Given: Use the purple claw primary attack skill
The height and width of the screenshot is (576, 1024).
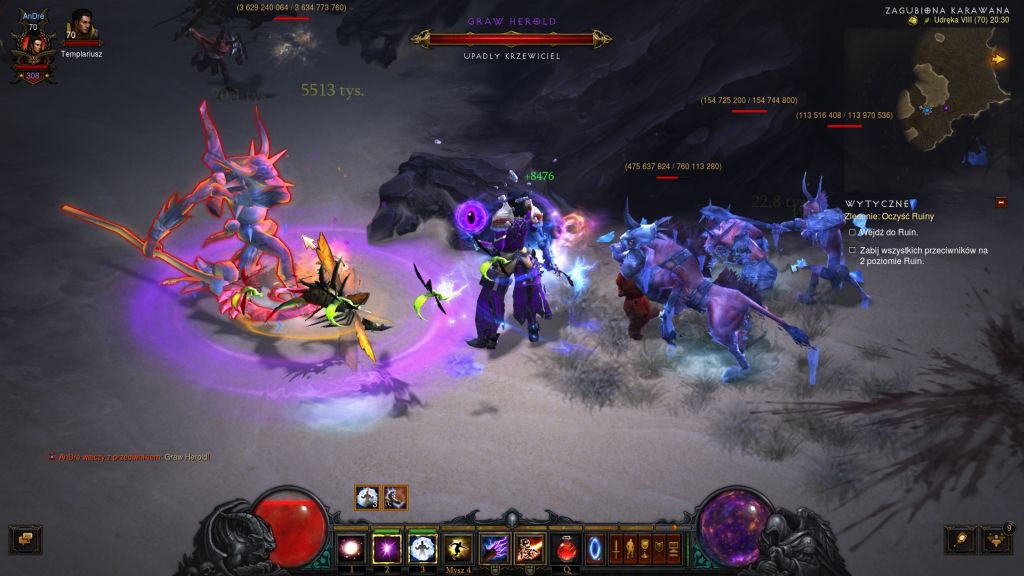Looking at the screenshot, I should (494, 547).
